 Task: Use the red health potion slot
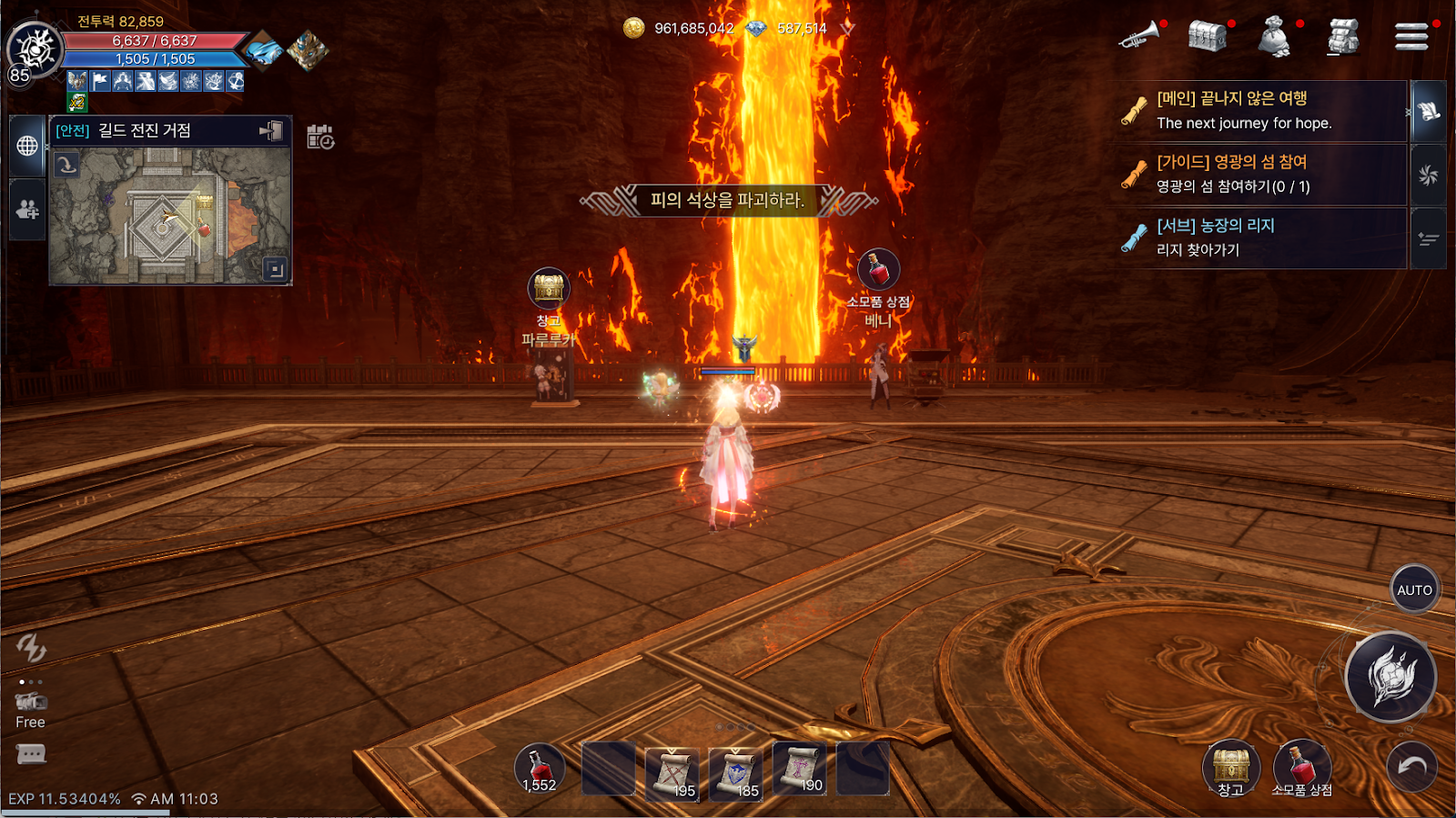pyautogui.click(x=540, y=769)
